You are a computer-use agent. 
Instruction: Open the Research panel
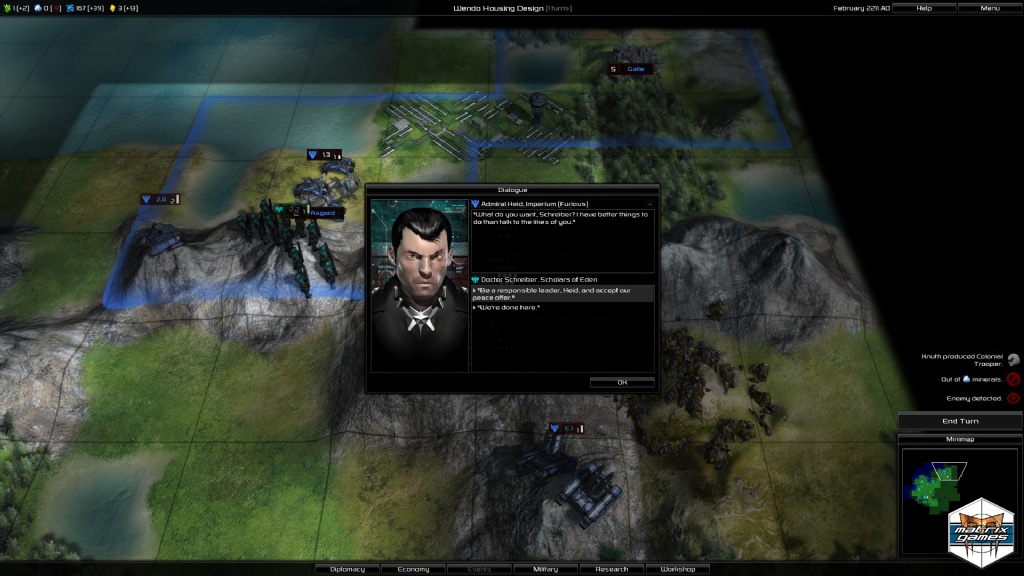(611, 569)
